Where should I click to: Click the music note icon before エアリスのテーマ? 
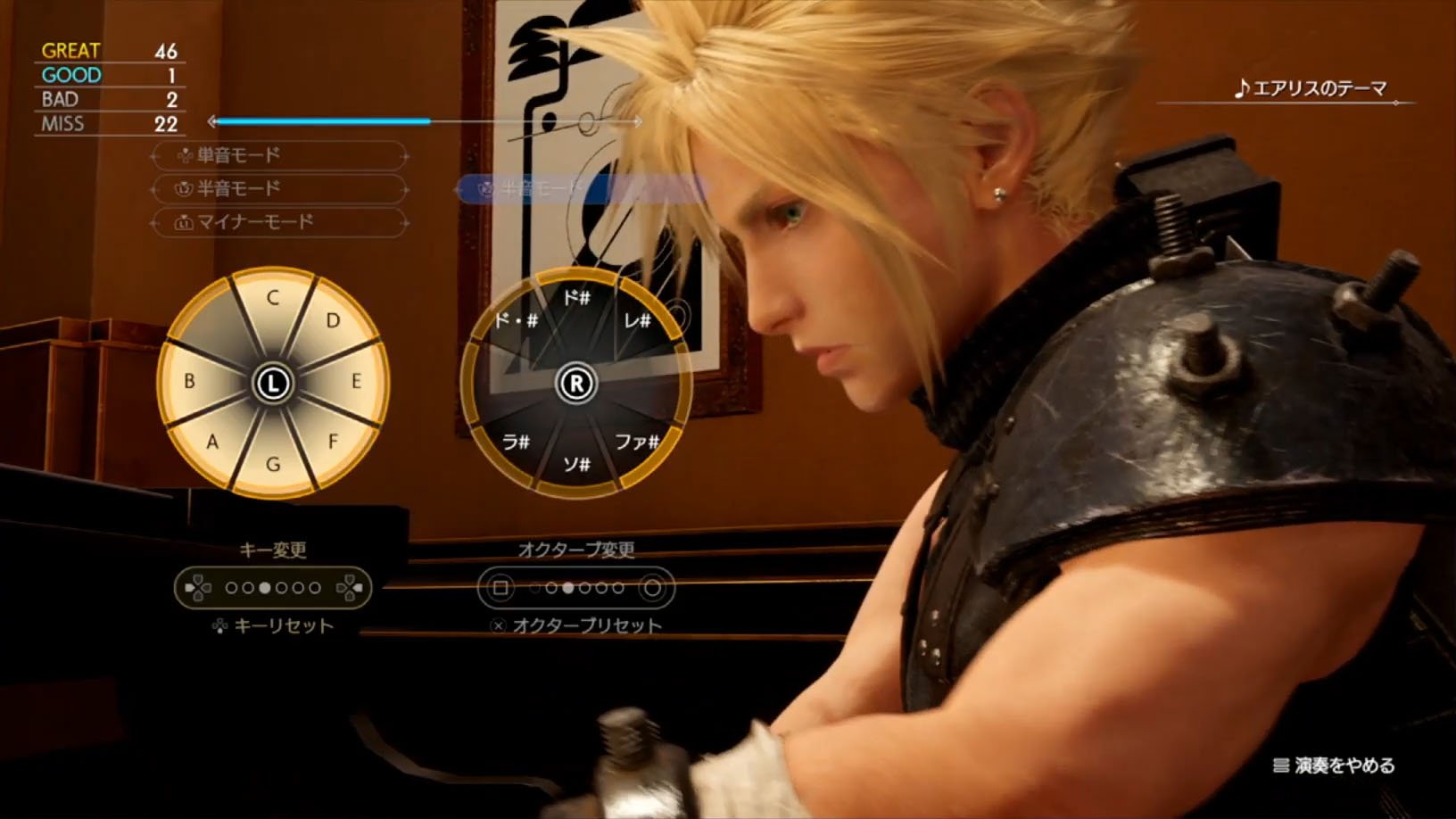coord(1239,89)
